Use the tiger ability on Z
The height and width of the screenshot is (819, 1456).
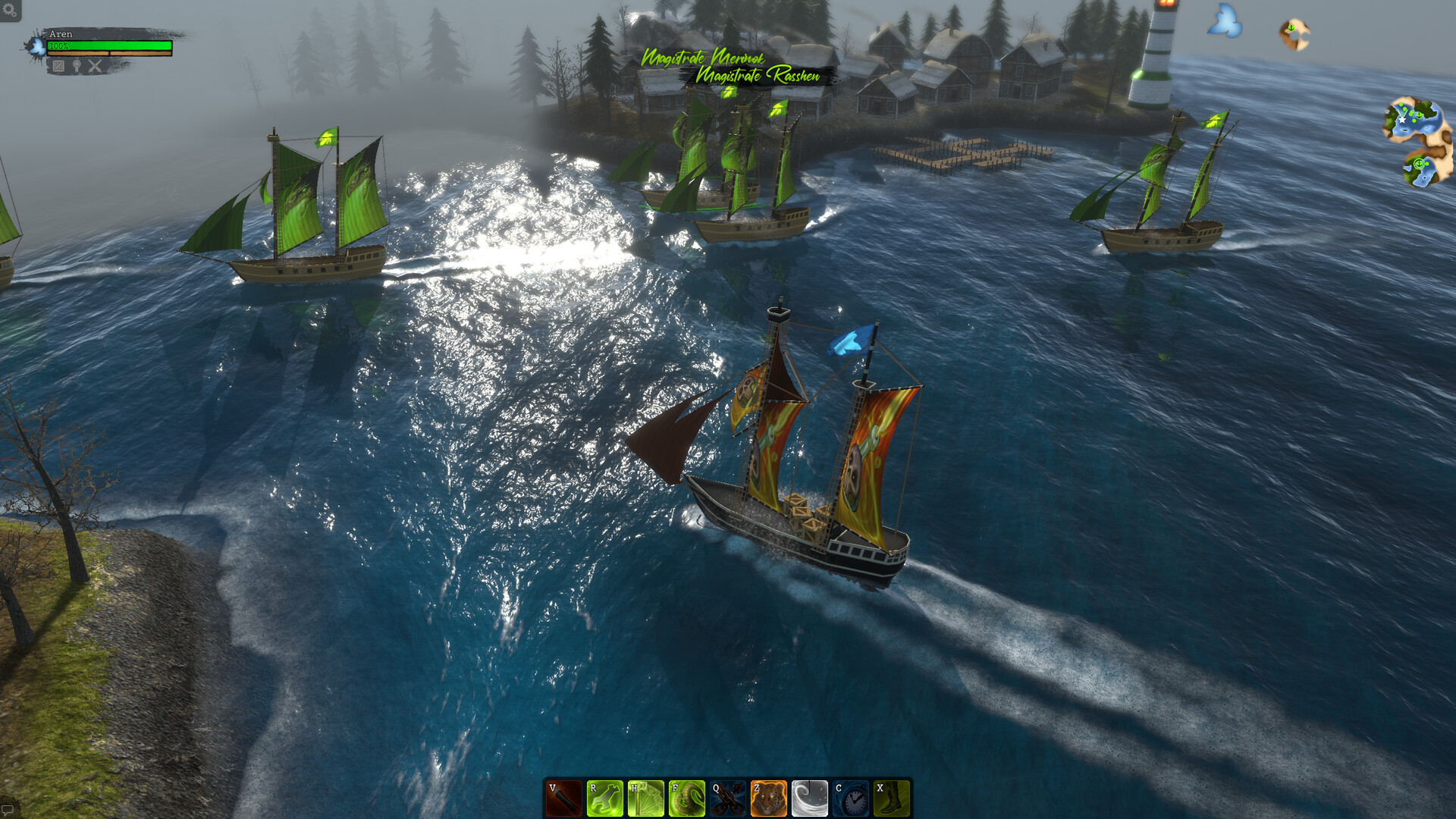point(768,799)
